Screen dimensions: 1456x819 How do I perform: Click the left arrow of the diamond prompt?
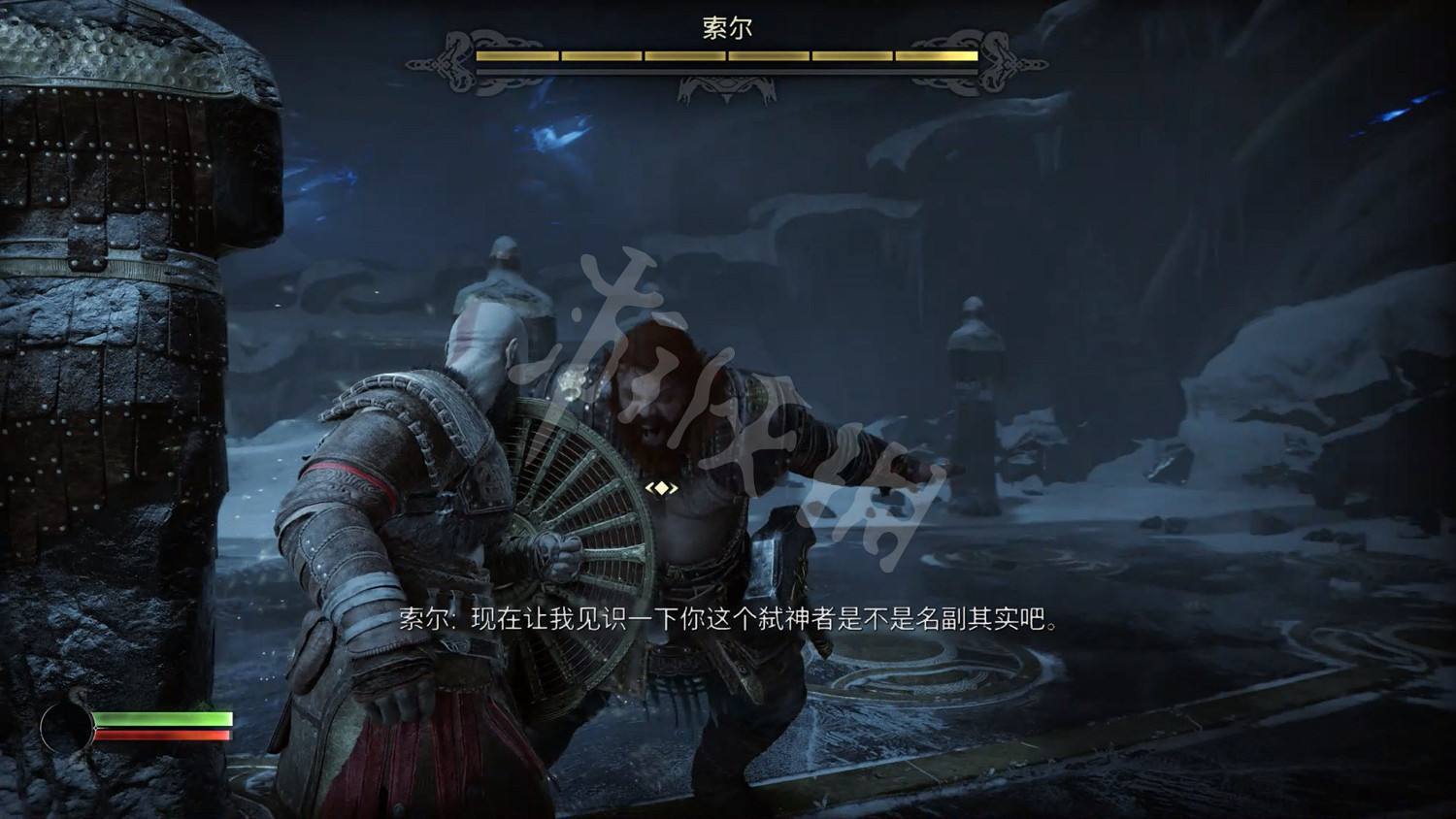[x=648, y=489]
